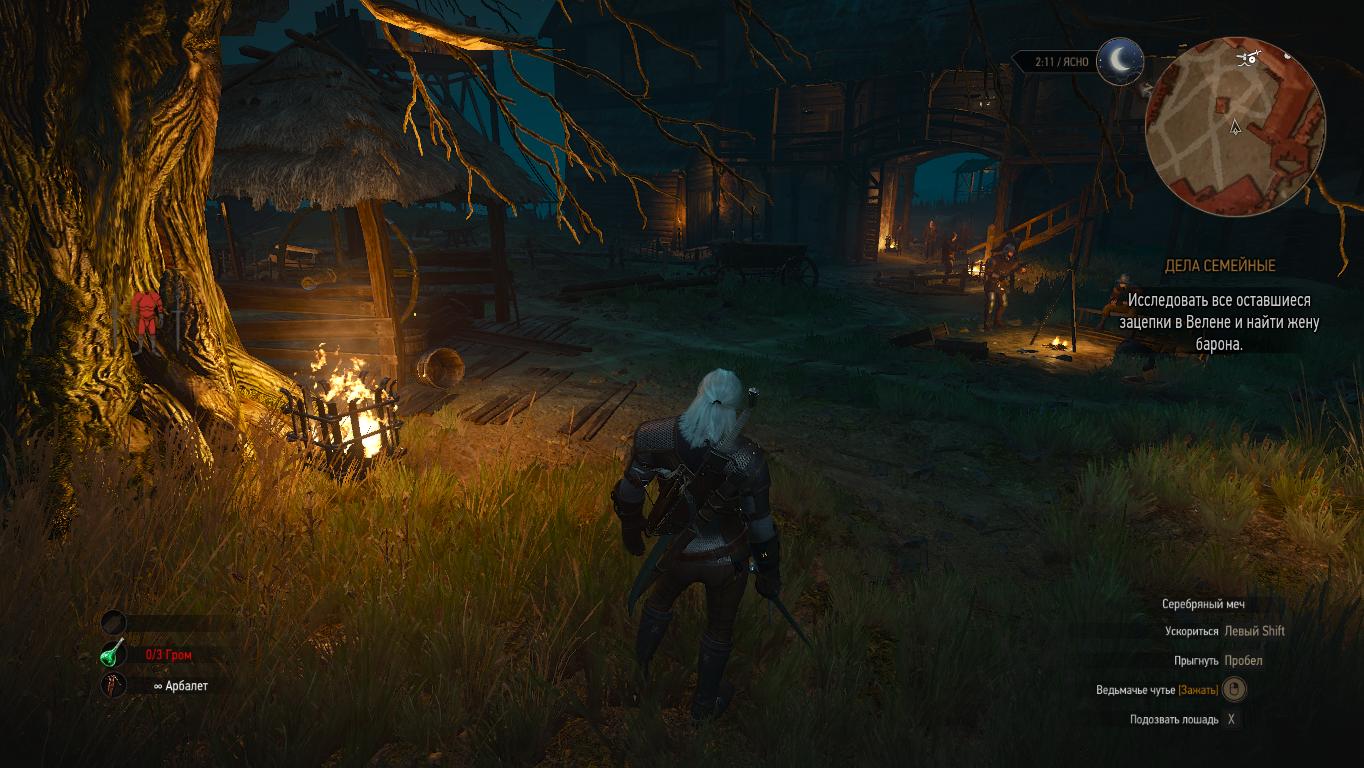The height and width of the screenshot is (768, 1364).
Task: Select the crescent moon time-of-day icon
Action: [x=1120, y=60]
